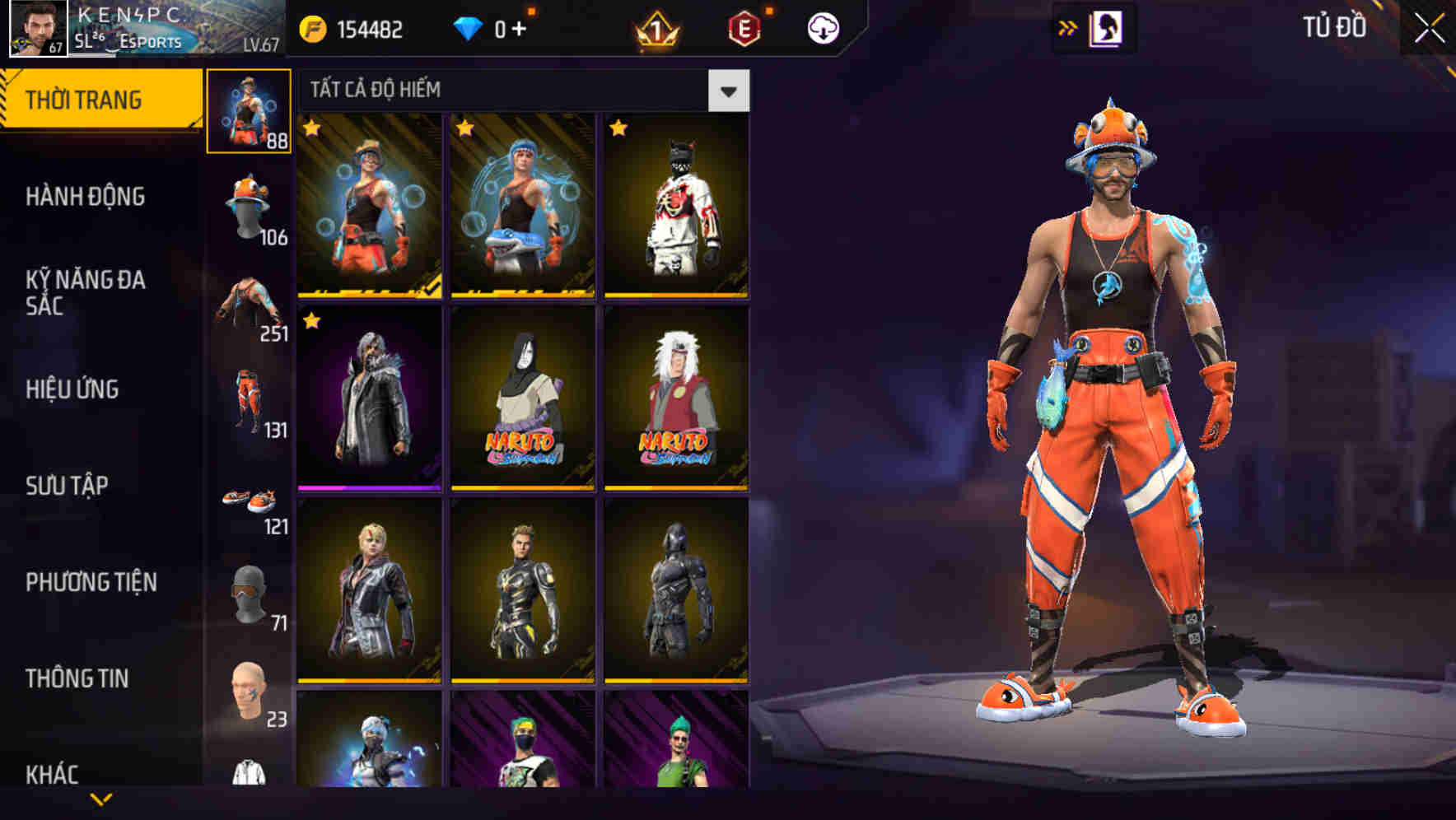Open the SƯU TẬP collection section
Image resolution: width=1456 pixels, height=820 pixels.
point(69,486)
